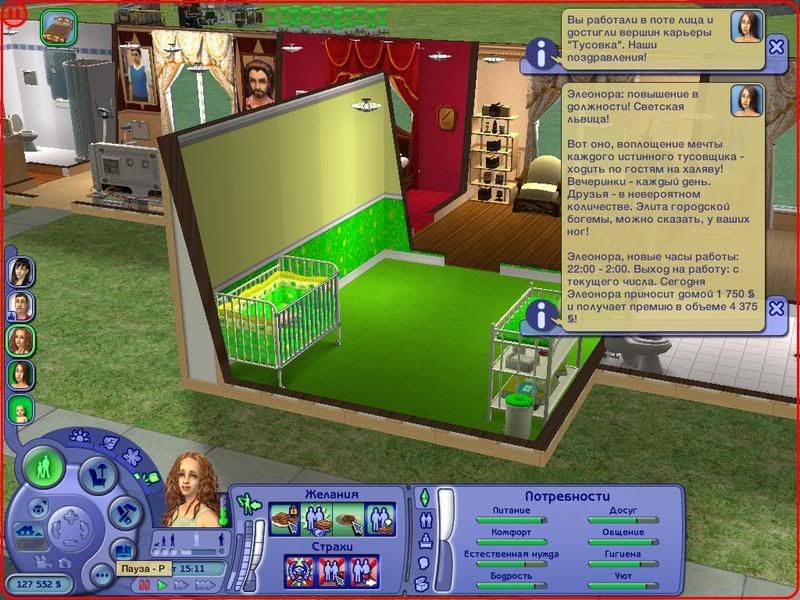The width and height of the screenshot is (800, 600).
Task: Open Buy mode with the armchair button
Action: pos(98,476)
